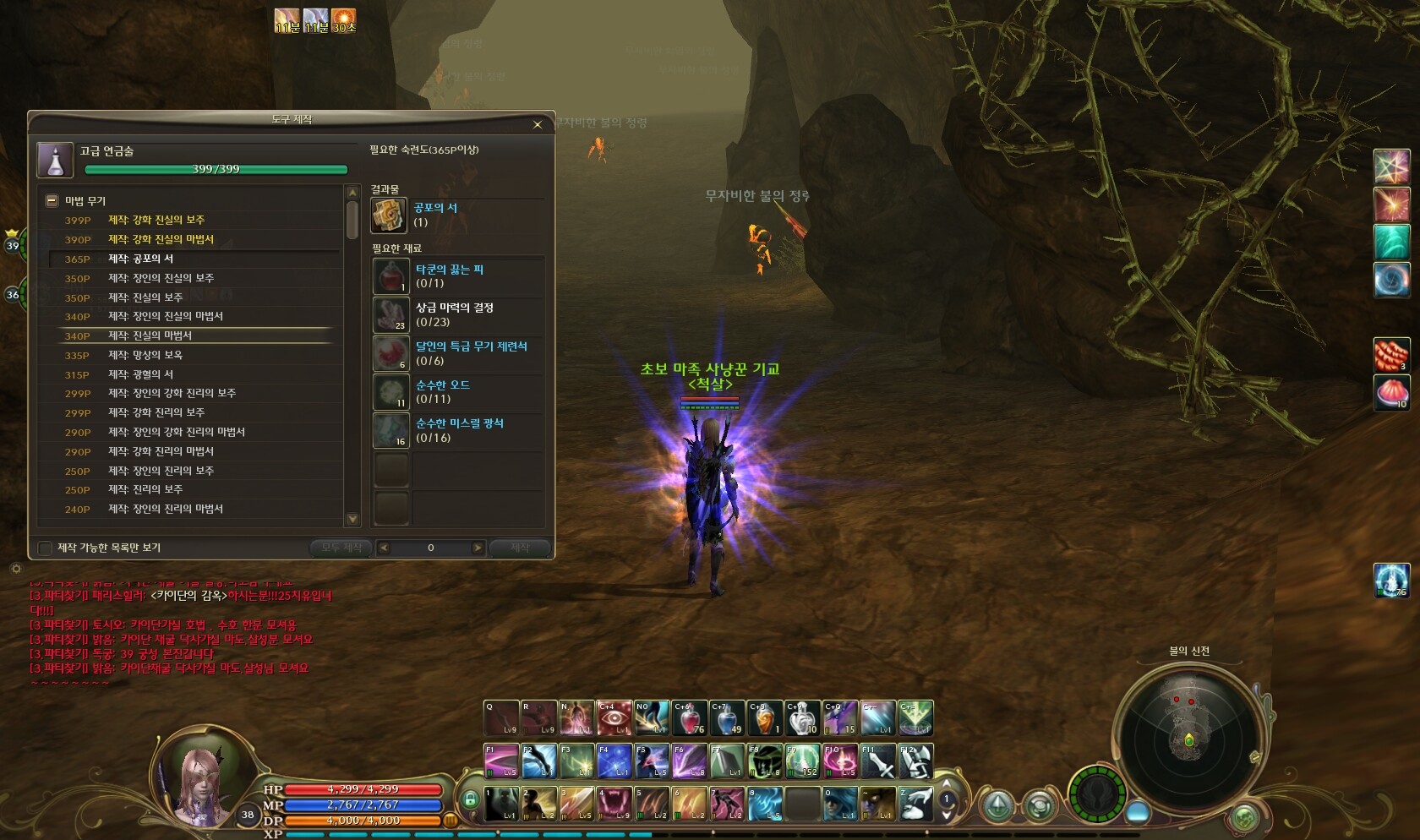The height and width of the screenshot is (840, 1420).
Task: Click the 제작 craft button
Action: click(x=520, y=548)
